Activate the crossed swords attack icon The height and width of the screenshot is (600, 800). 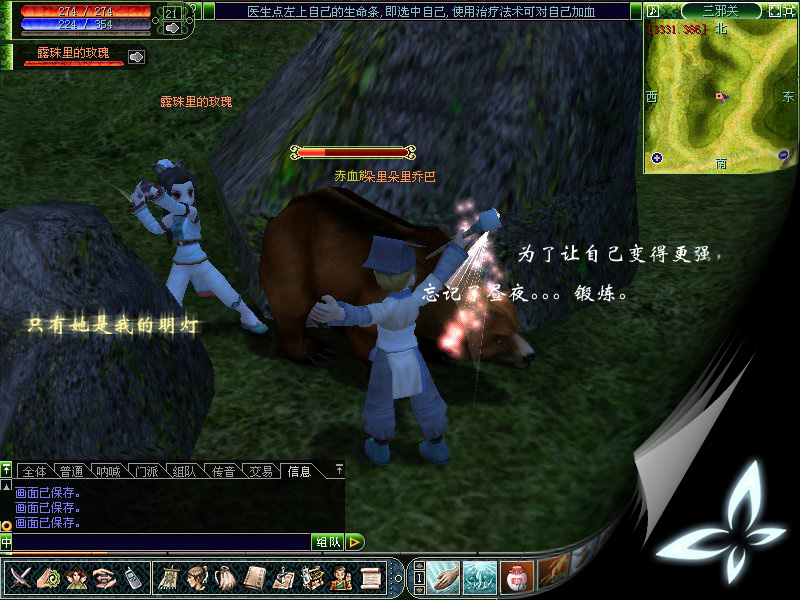click(21, 577)
